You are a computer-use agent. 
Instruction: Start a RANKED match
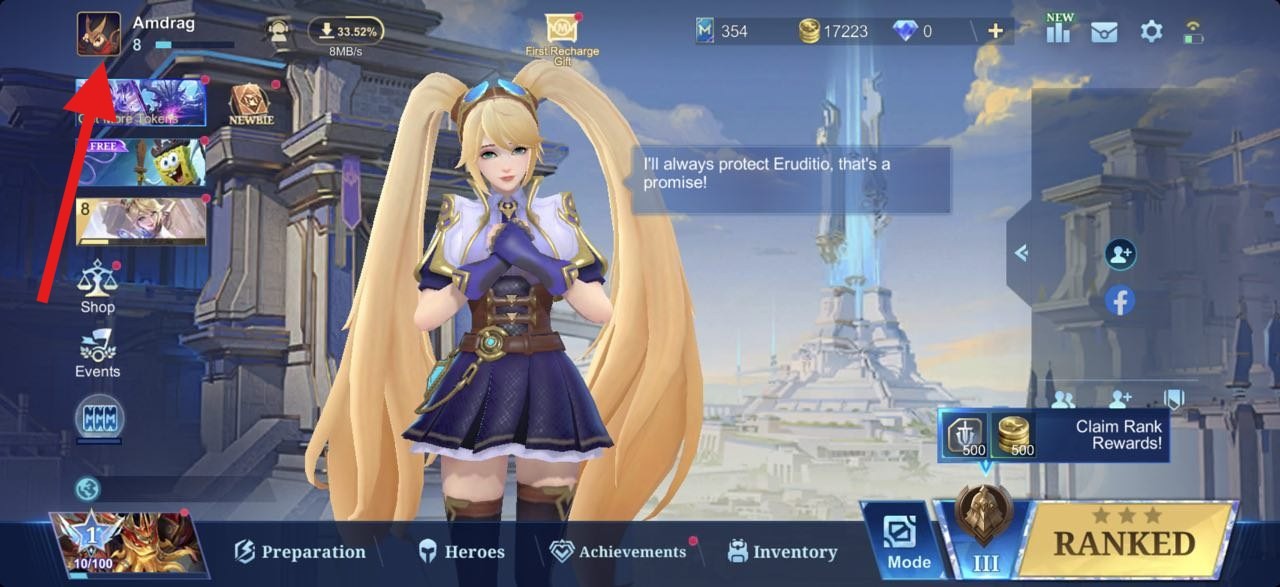tap(1125, 541)
